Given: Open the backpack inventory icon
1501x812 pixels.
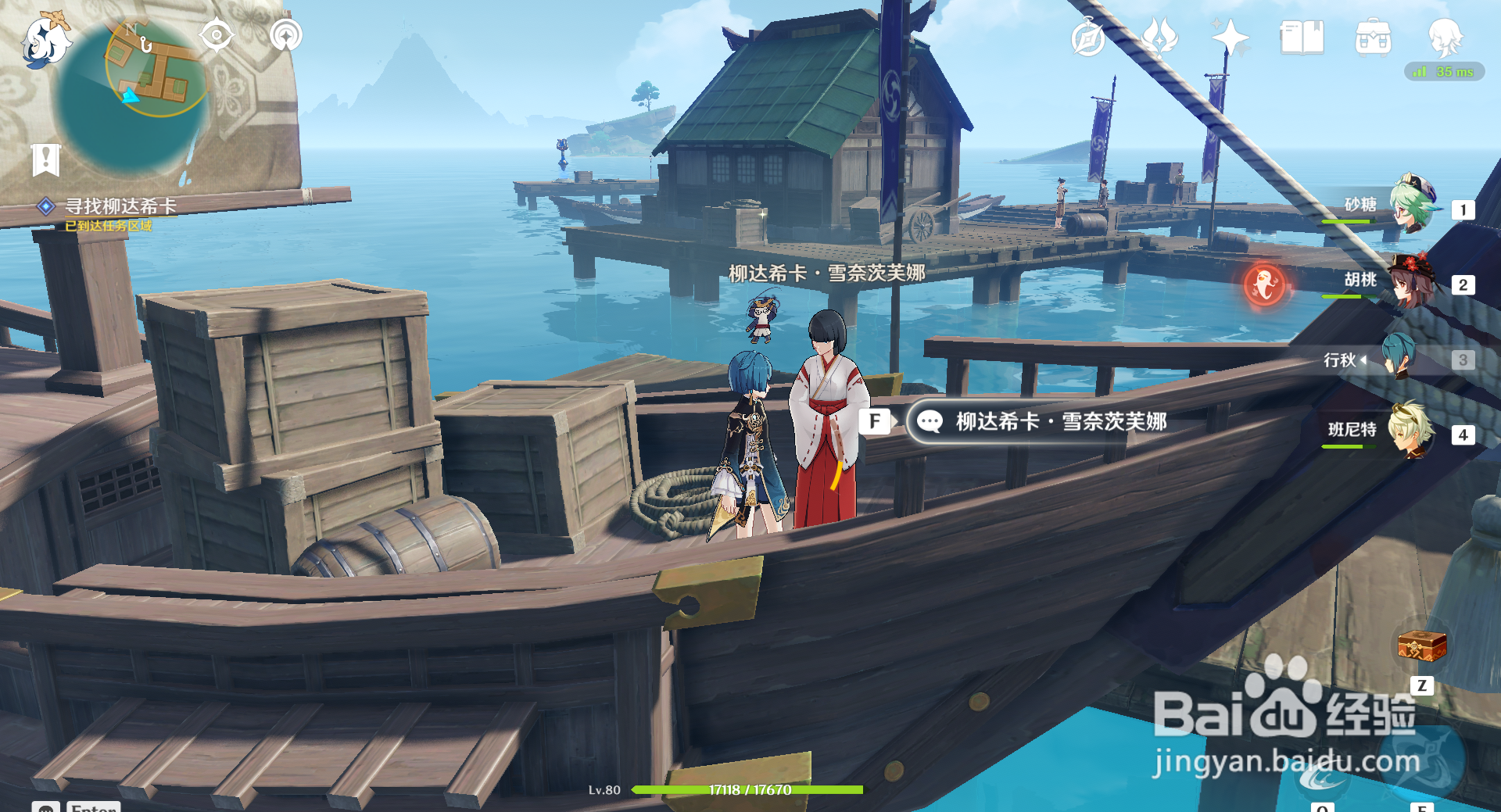Looking at the screenshot, I should (x=1373, y=37).
